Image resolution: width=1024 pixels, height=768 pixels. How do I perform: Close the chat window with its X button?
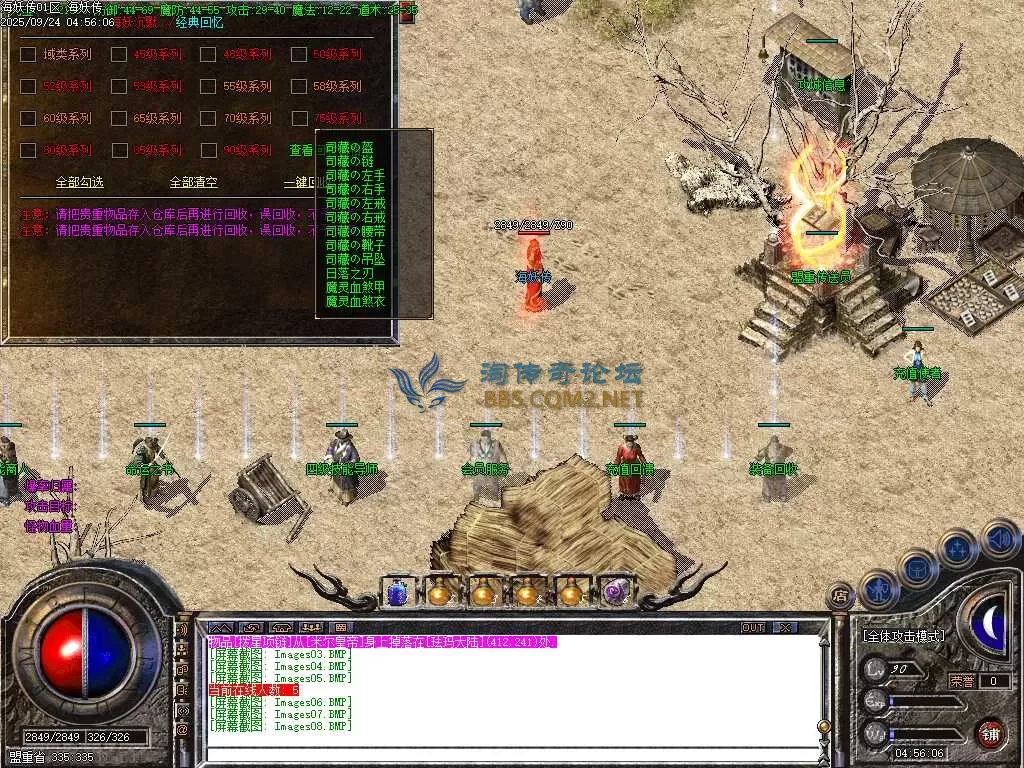coord(784,628)
